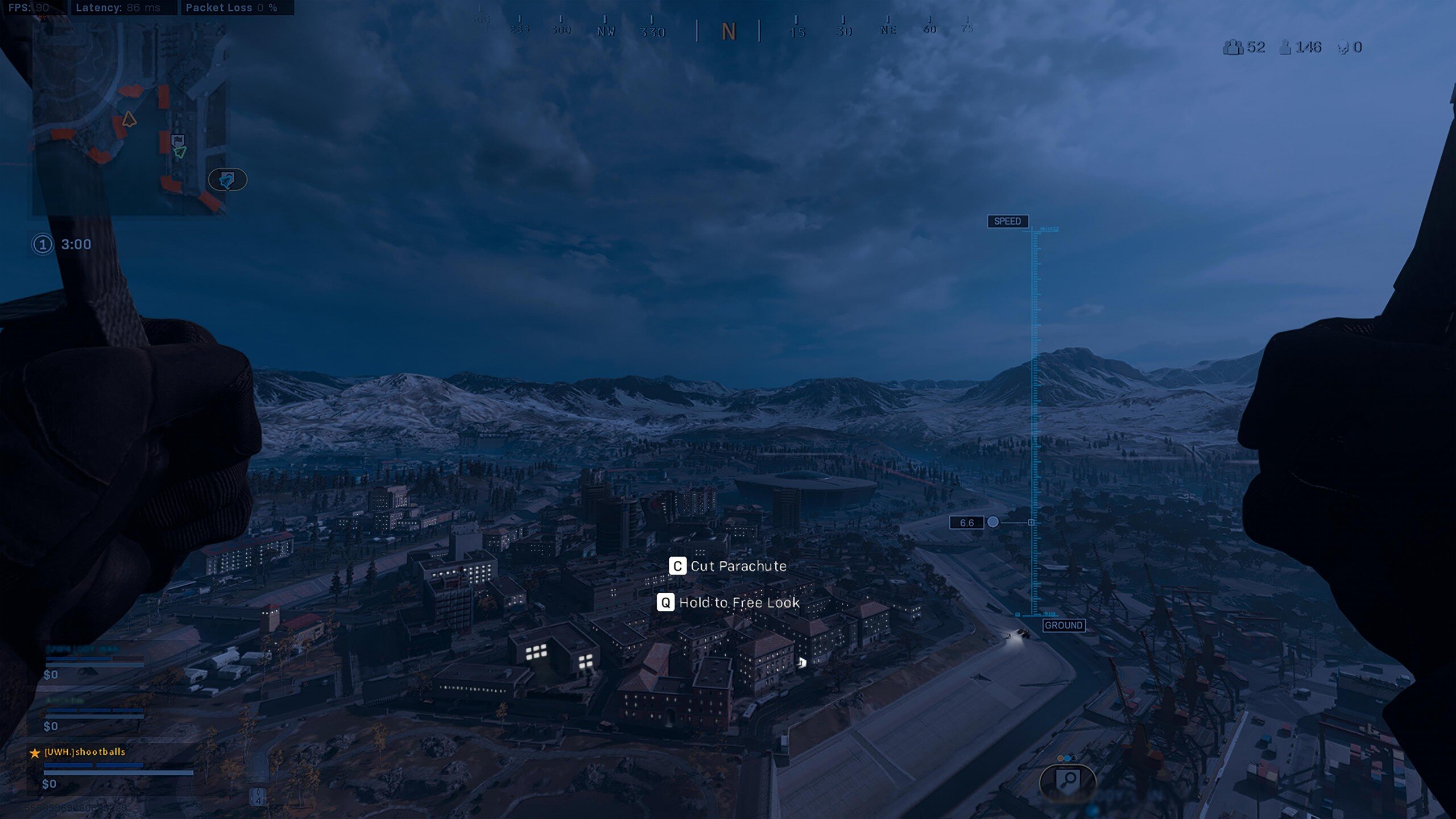Click the recon magnifying glass contract icon
This screenshot has width=1456, height=819.
1068,780
